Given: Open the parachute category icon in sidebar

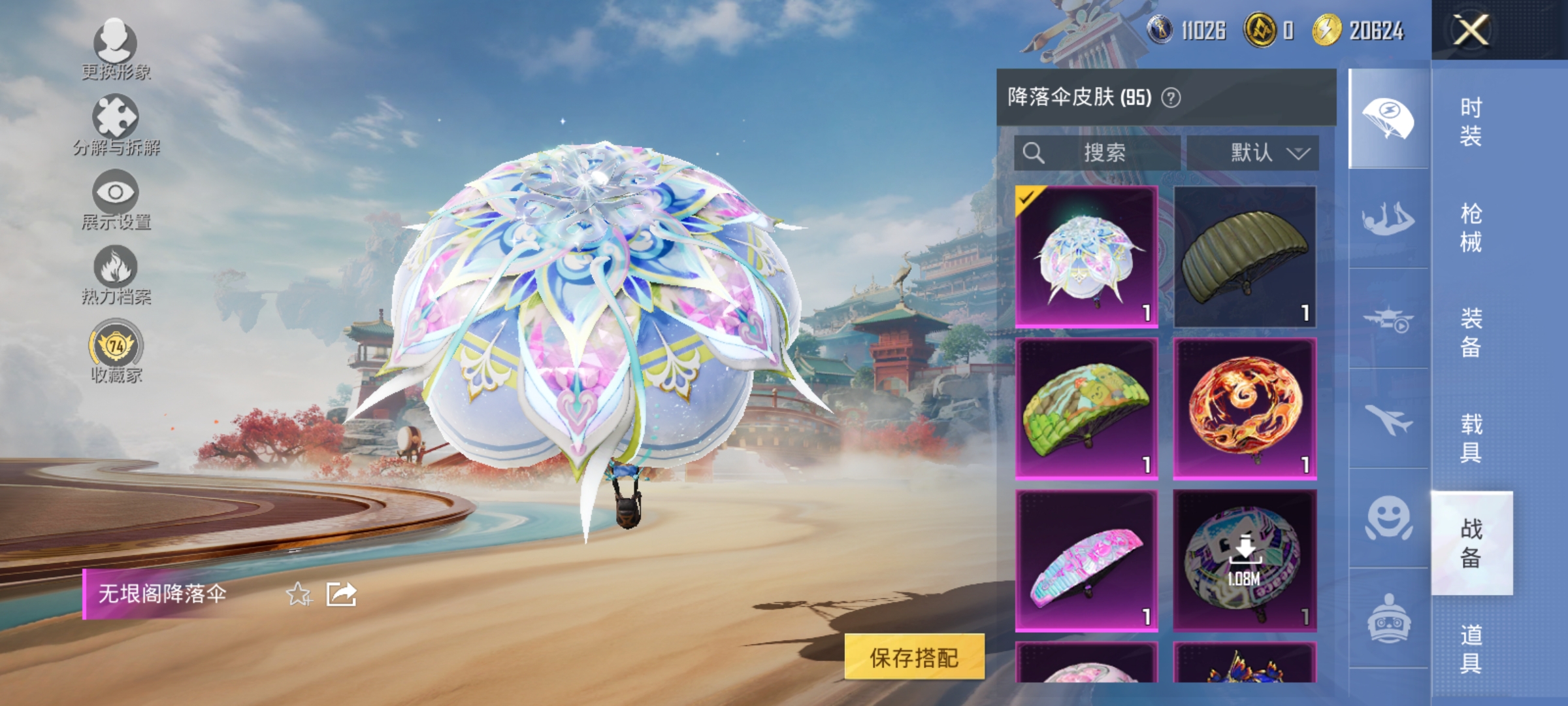Looking at the screenshot, I should pyautogui.click(x=1388, y=118).
